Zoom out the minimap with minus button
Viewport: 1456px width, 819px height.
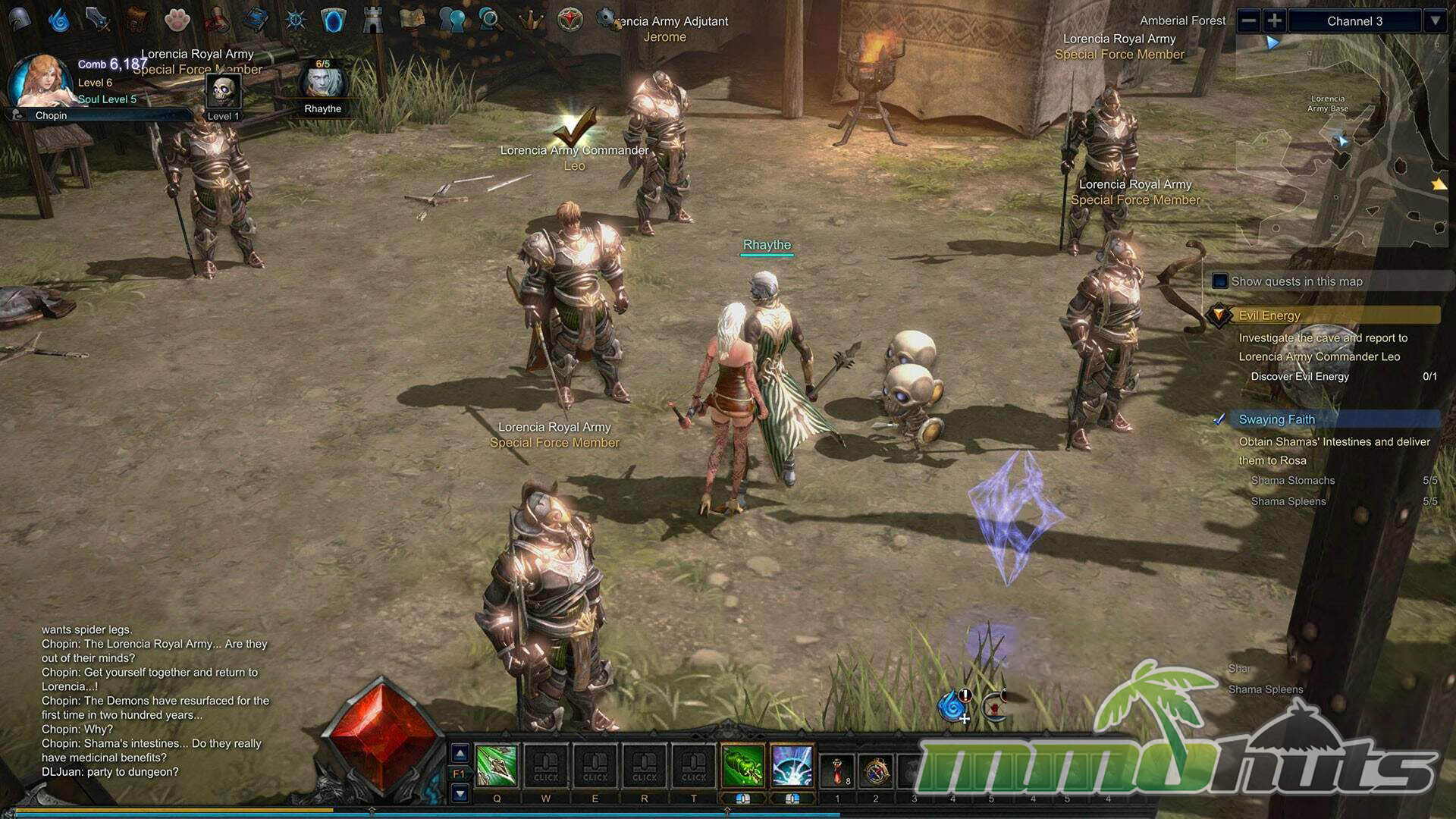tap(1249, 21)
